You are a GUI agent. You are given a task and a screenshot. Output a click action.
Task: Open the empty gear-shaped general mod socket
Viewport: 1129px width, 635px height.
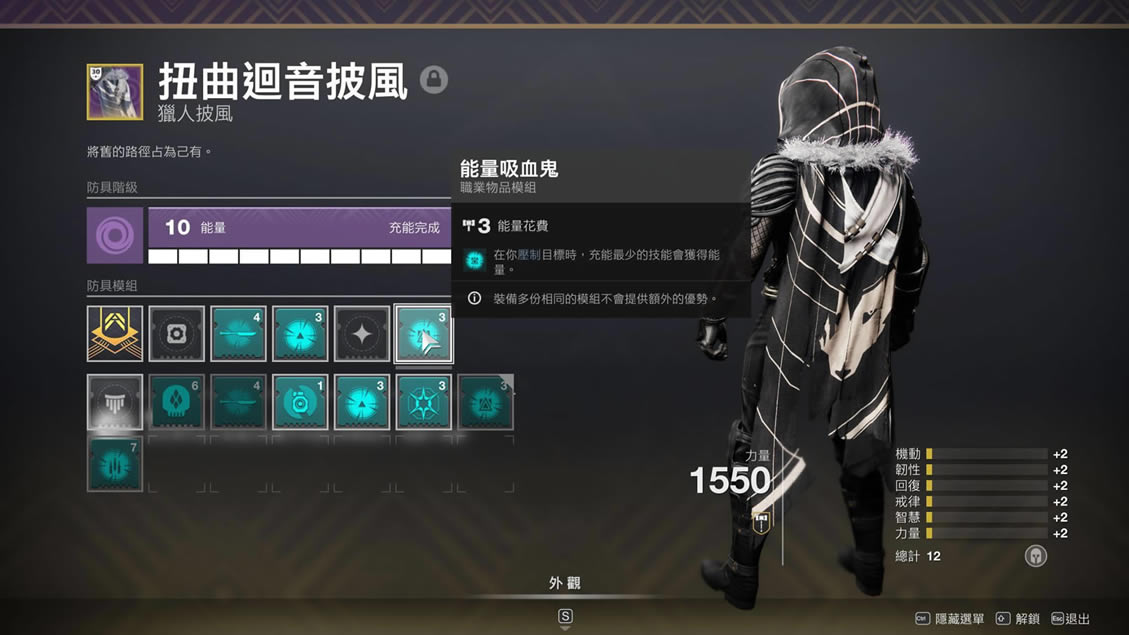(x=177, y=334)
